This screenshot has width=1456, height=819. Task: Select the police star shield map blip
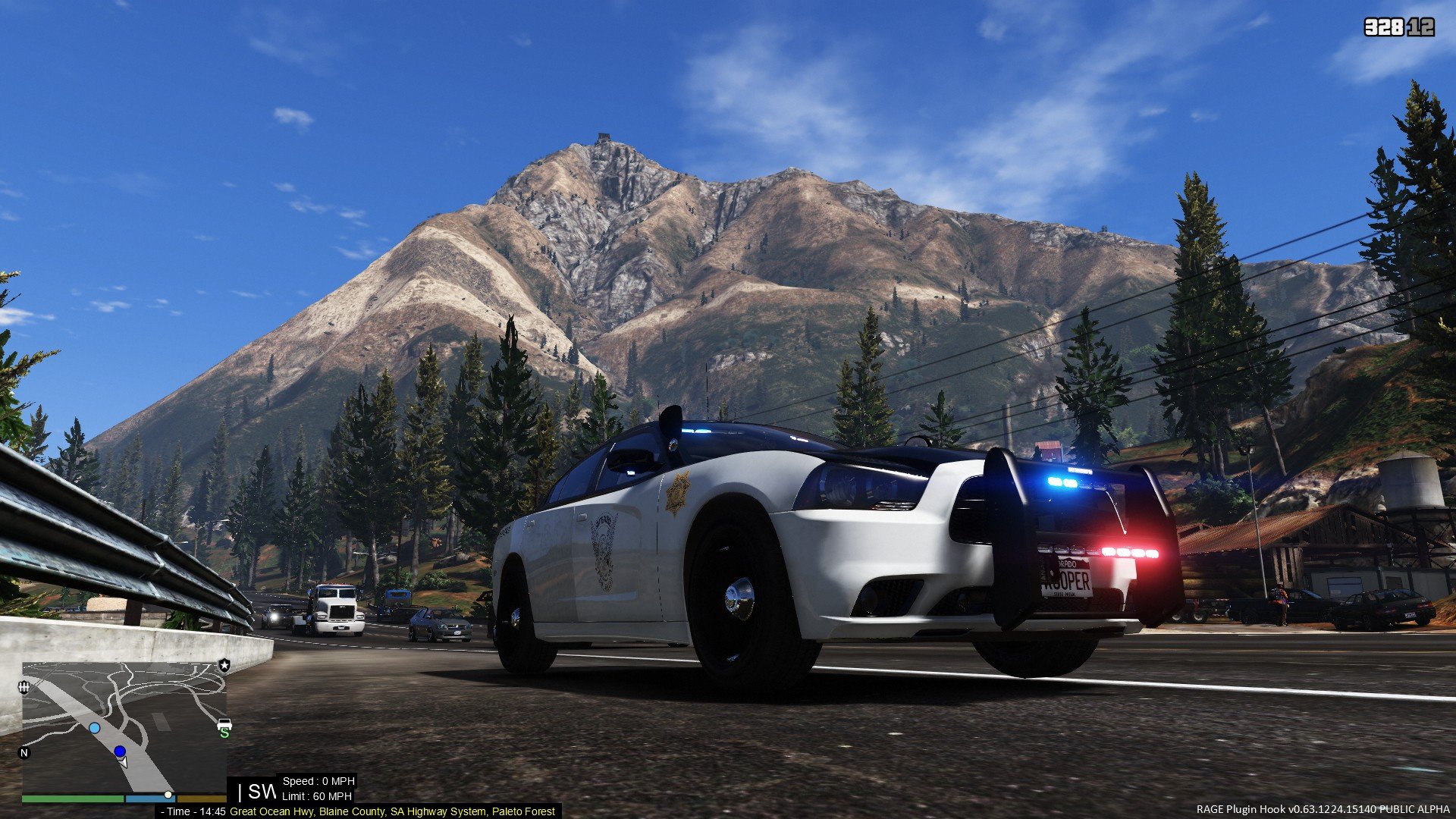click(224, 665)
